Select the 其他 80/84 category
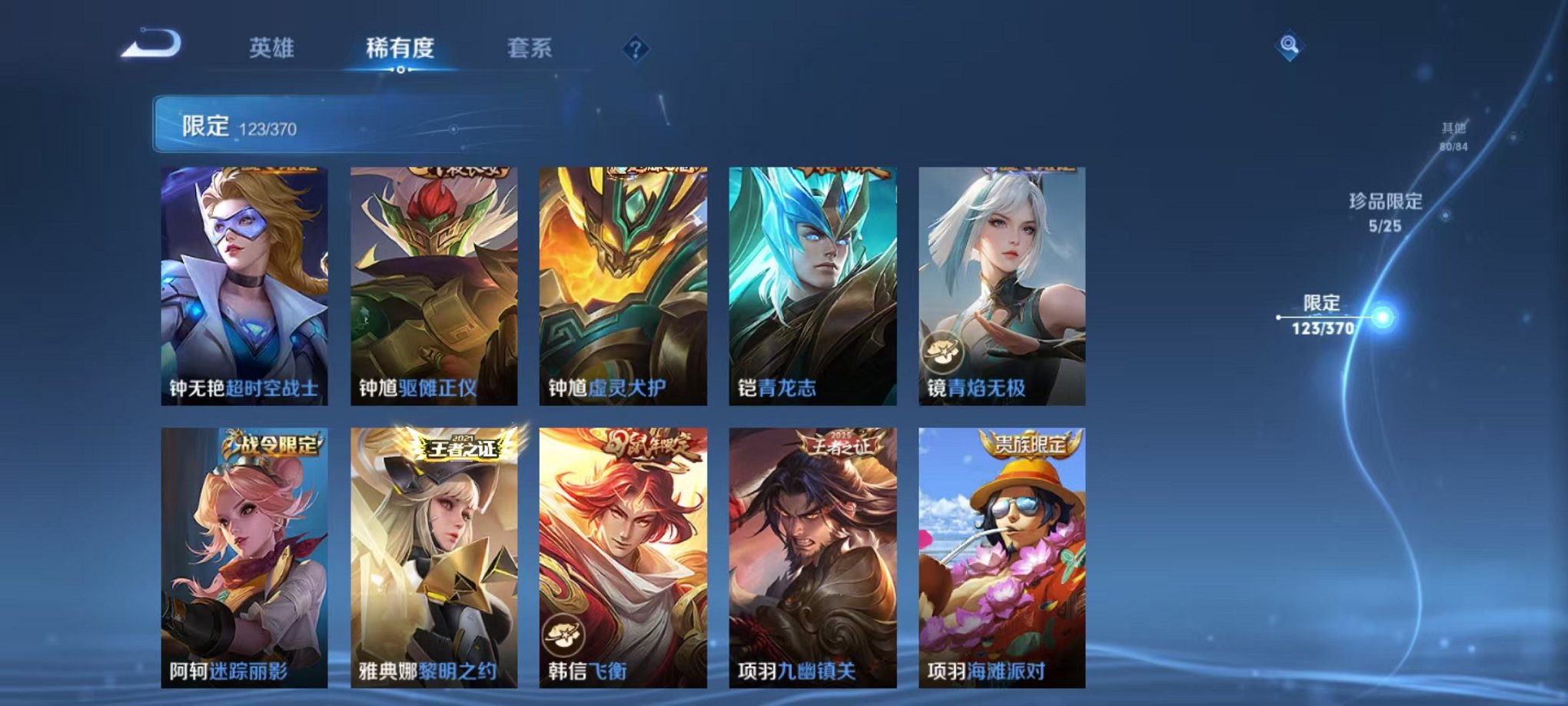Image resolution: width=1568 pixels, height=706 pixels. 1453,138
